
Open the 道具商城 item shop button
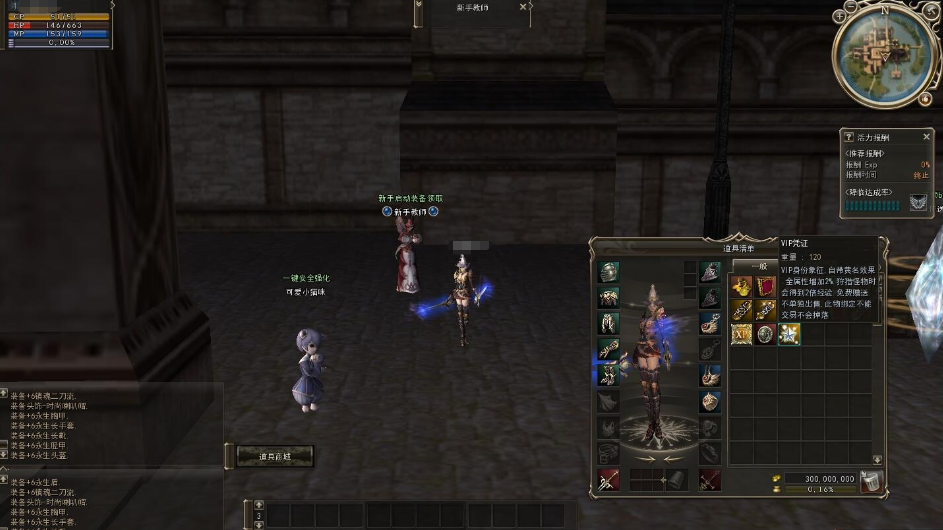pos(275,456)
